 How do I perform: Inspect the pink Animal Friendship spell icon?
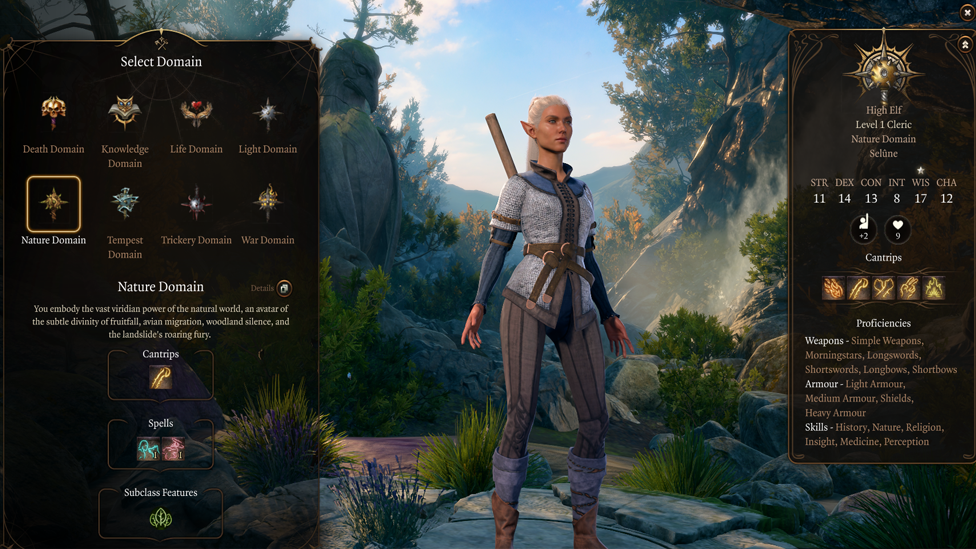[x=173, y=449]
